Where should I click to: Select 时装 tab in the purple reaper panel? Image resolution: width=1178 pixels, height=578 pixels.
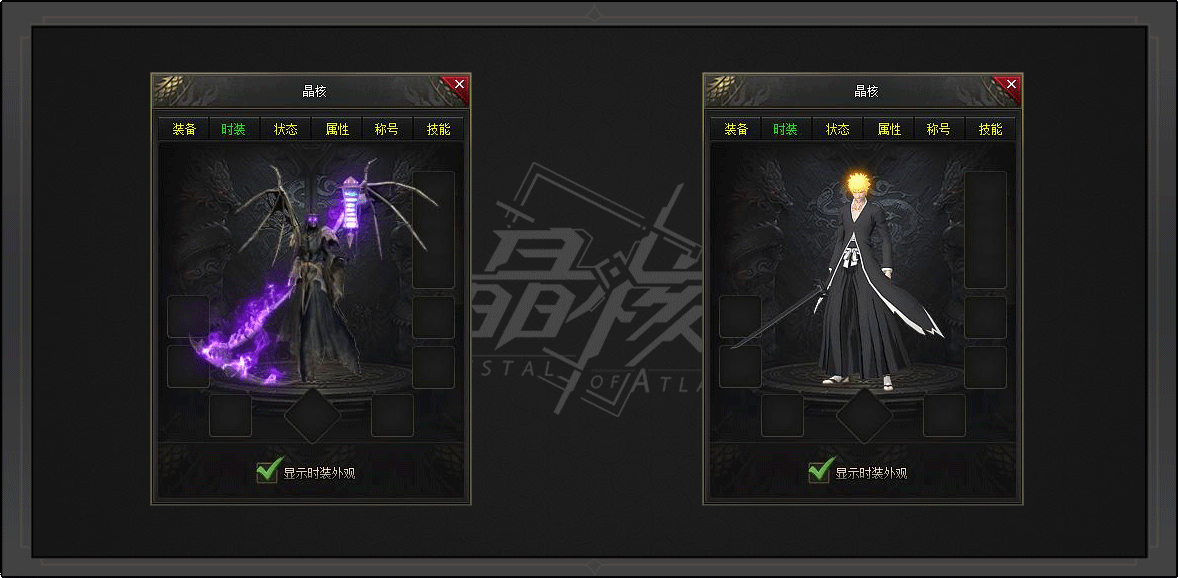[x=233, y=130]
